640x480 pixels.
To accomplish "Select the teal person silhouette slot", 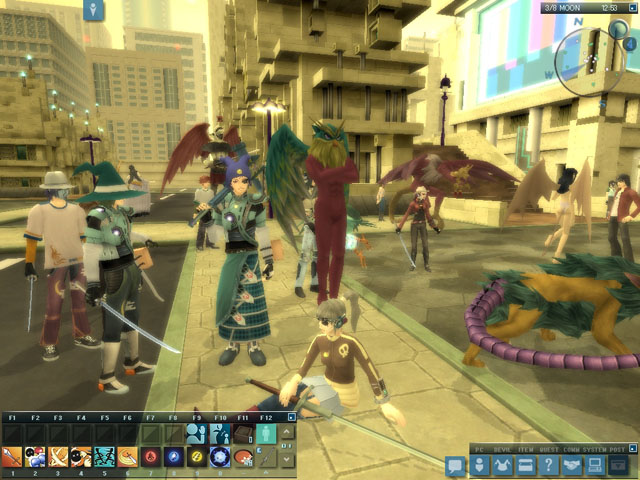I will point(265,433).
